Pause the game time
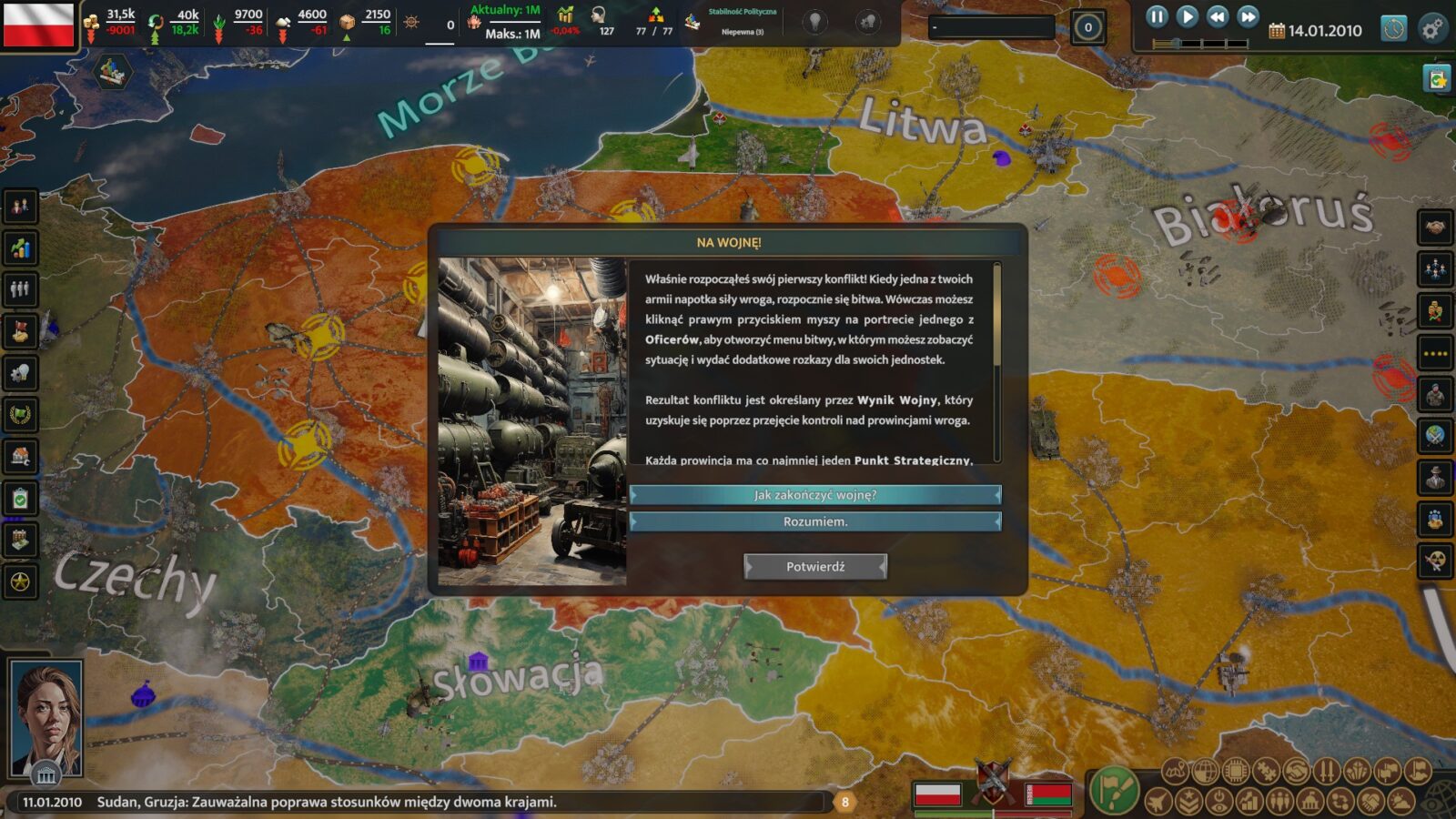1456x819 pixels. (x=1157, y=16)
